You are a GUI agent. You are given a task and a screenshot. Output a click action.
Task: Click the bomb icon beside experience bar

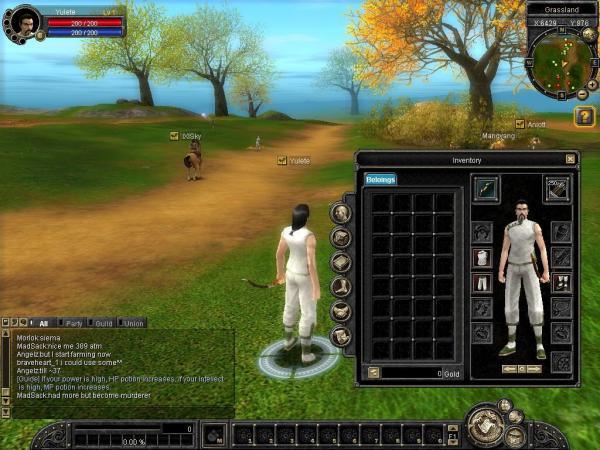[x=212, y=435]
